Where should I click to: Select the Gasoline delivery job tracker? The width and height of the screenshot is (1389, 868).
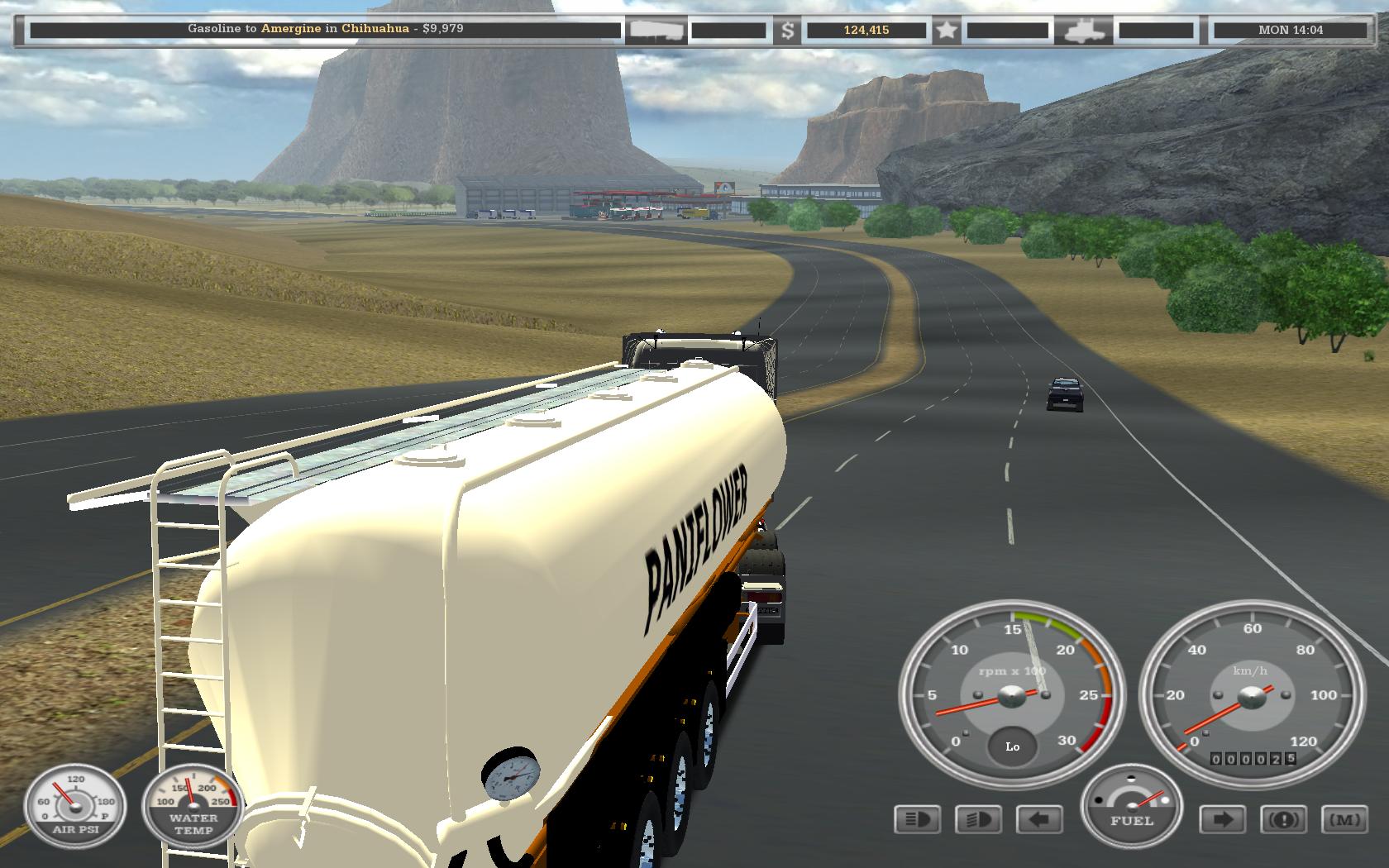click(x=326, y=29)
